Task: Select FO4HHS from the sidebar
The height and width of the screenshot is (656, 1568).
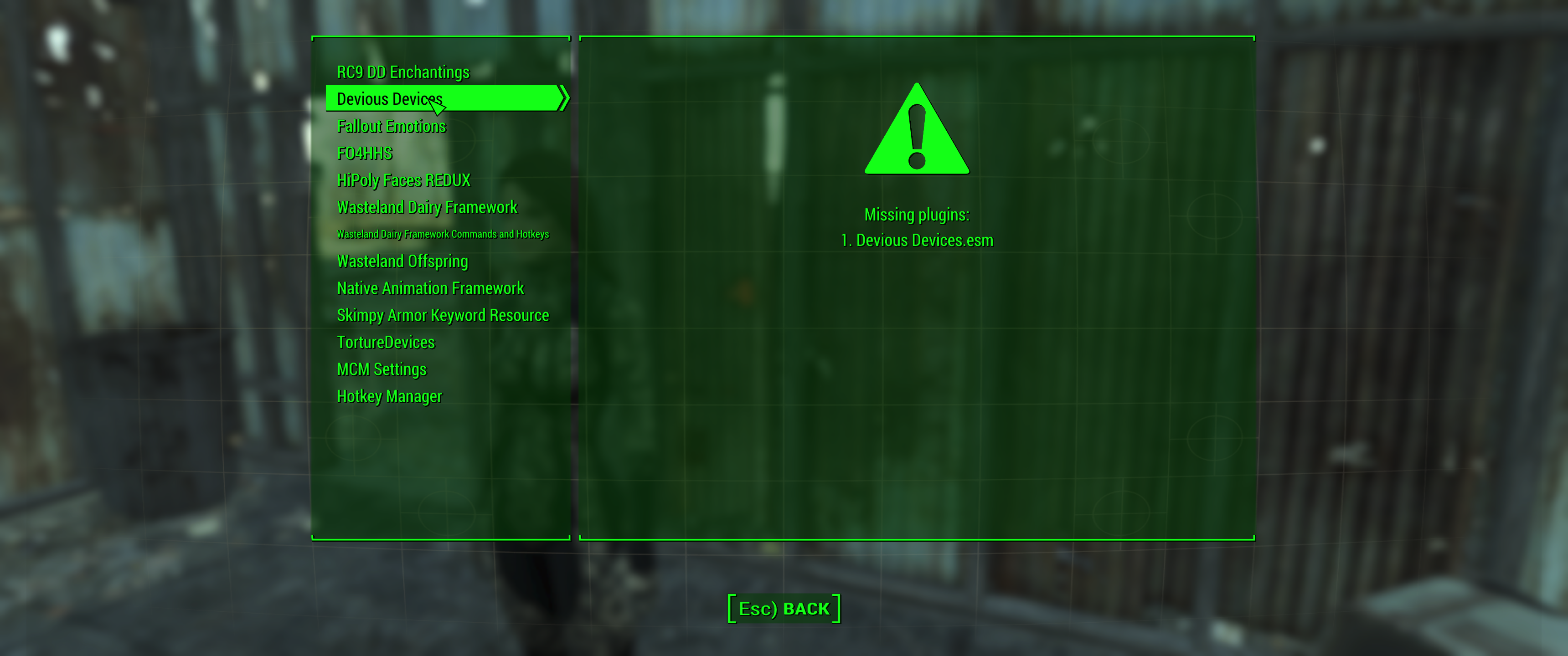Action: click(365, 154)
